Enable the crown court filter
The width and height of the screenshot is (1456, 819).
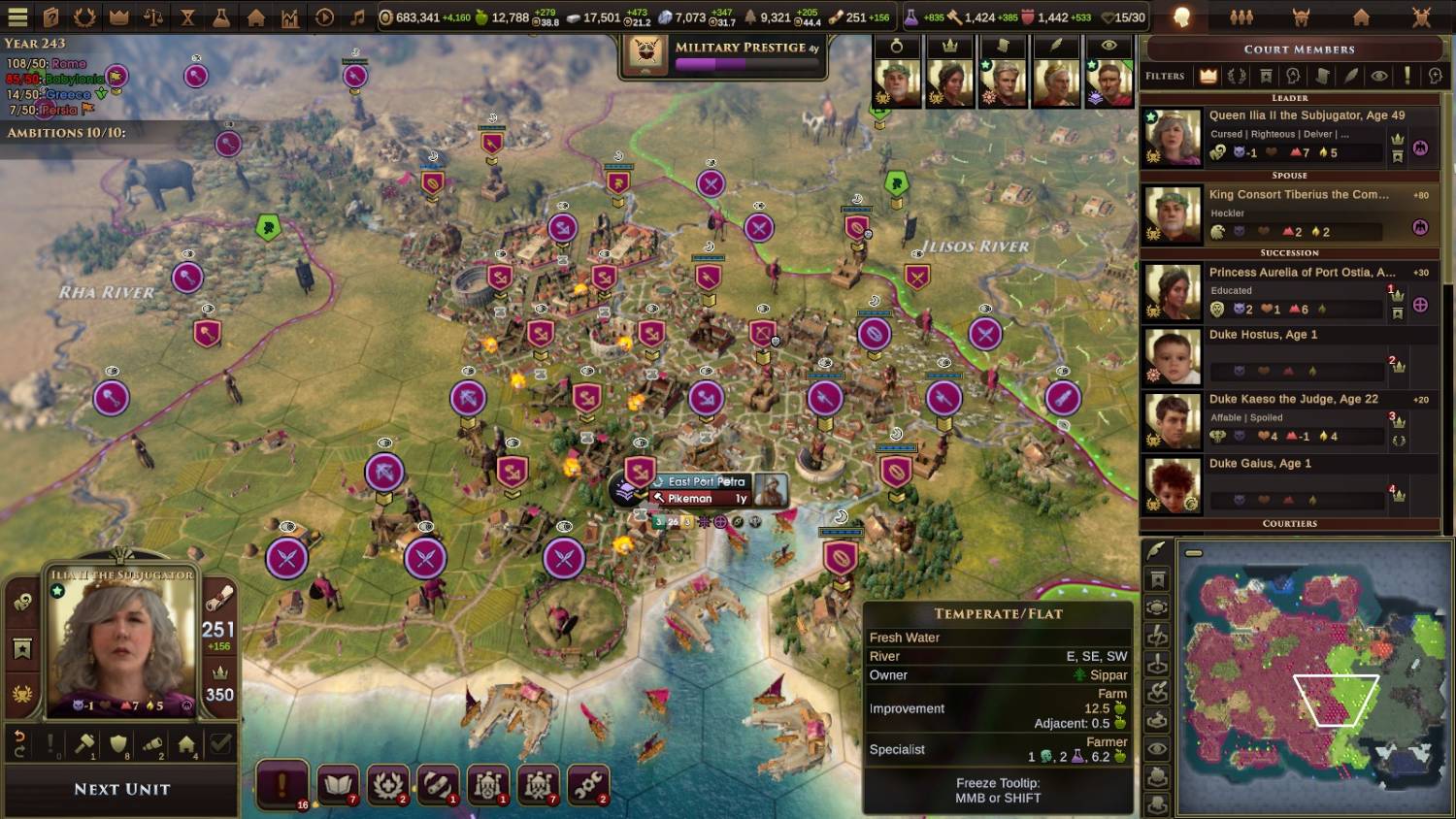(1208, 76)
